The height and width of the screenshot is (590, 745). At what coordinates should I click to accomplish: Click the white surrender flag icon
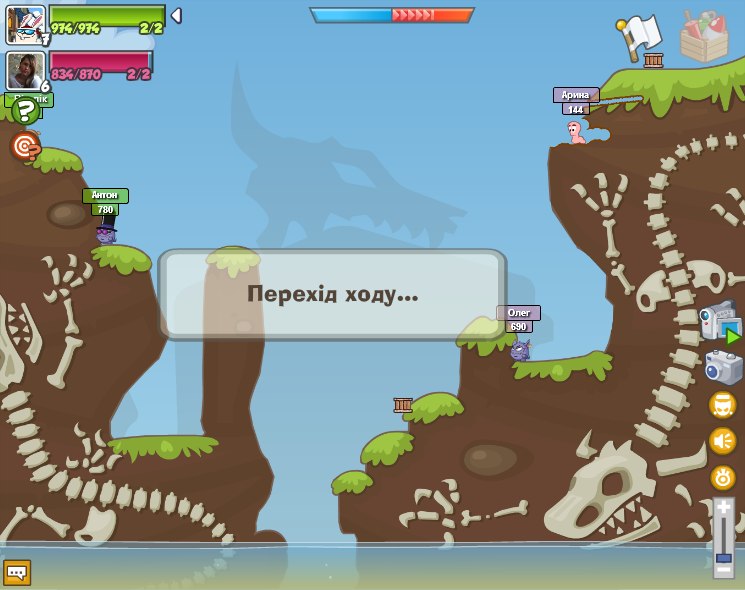click(641, 37)
